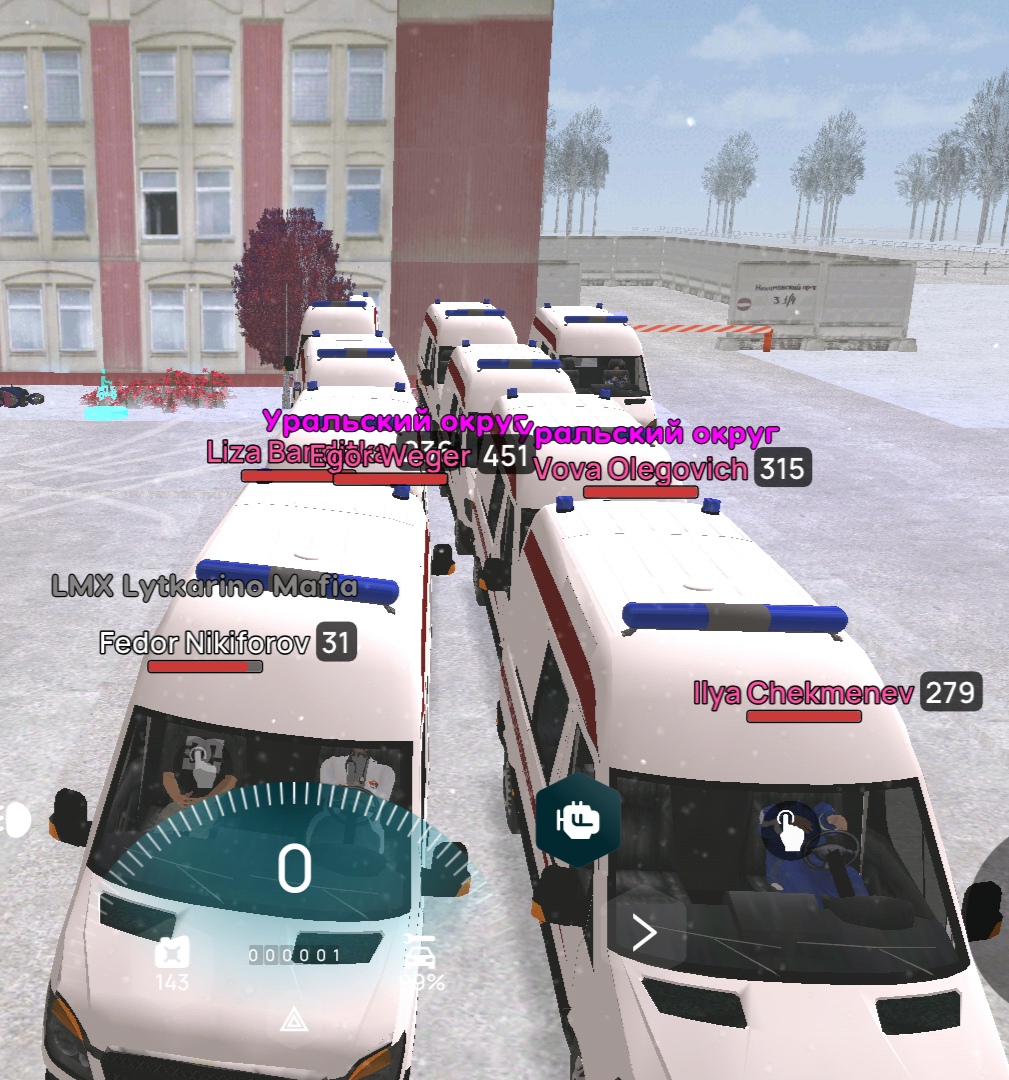Viewport: 1009px width, 1080px height.
Task: Turn on the hazard warning triangle
Action: click(293, 1019)
